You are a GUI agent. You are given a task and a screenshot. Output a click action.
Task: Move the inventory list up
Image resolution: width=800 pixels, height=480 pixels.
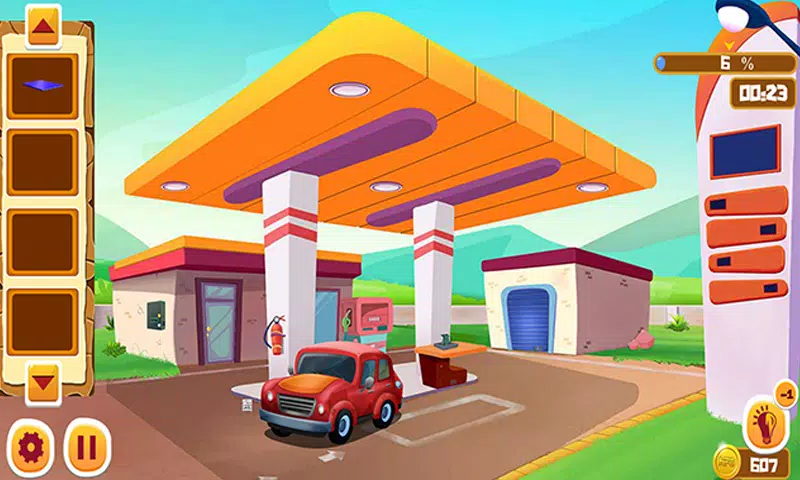[x=42, y=25]
